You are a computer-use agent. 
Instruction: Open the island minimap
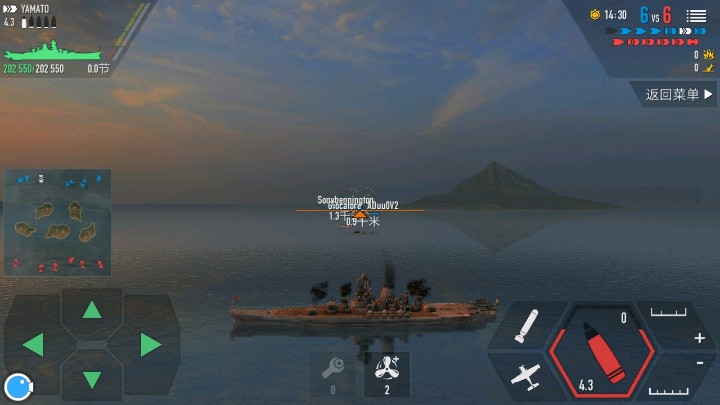click(57, 222)
